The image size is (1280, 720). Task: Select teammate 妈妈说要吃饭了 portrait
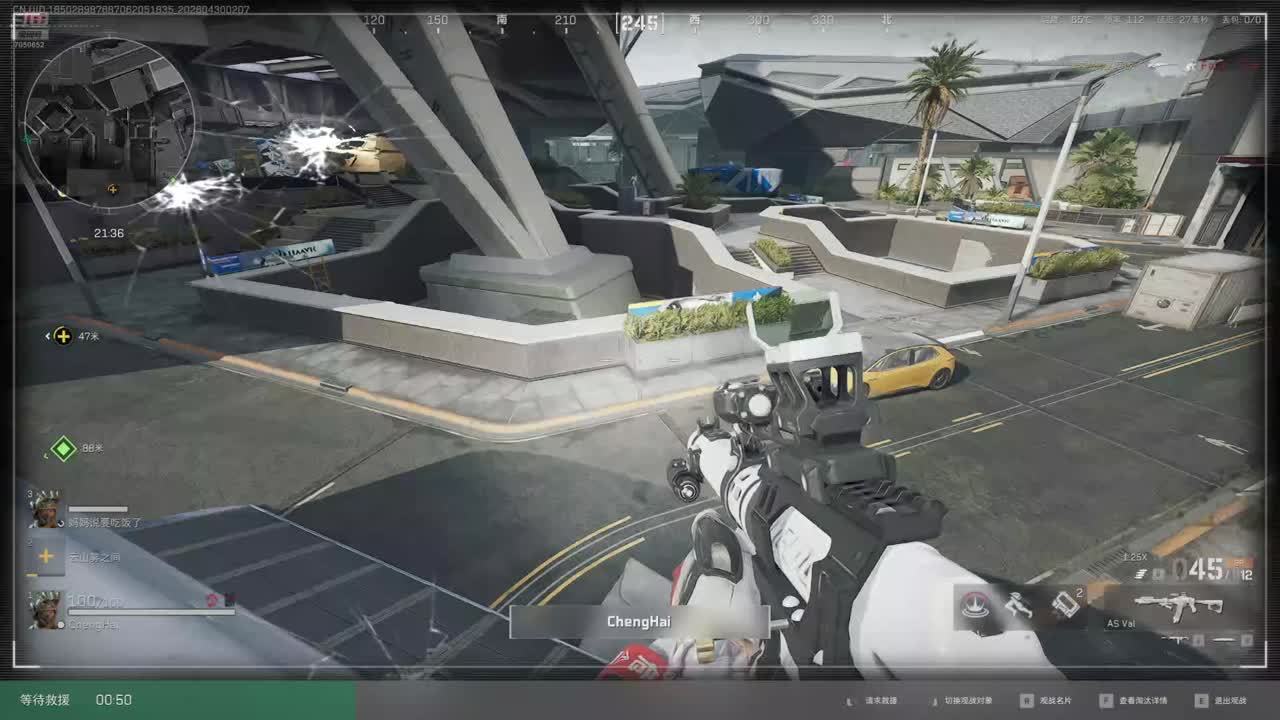pyautogui.click(x=47, y=511)
